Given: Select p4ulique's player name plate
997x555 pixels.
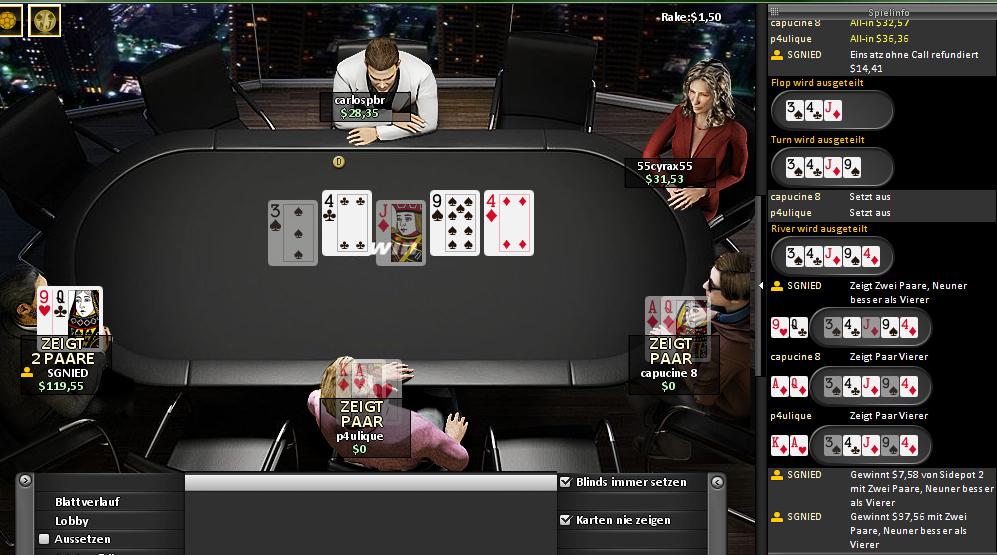Looking at the screenshot, I should click(360, 442).
